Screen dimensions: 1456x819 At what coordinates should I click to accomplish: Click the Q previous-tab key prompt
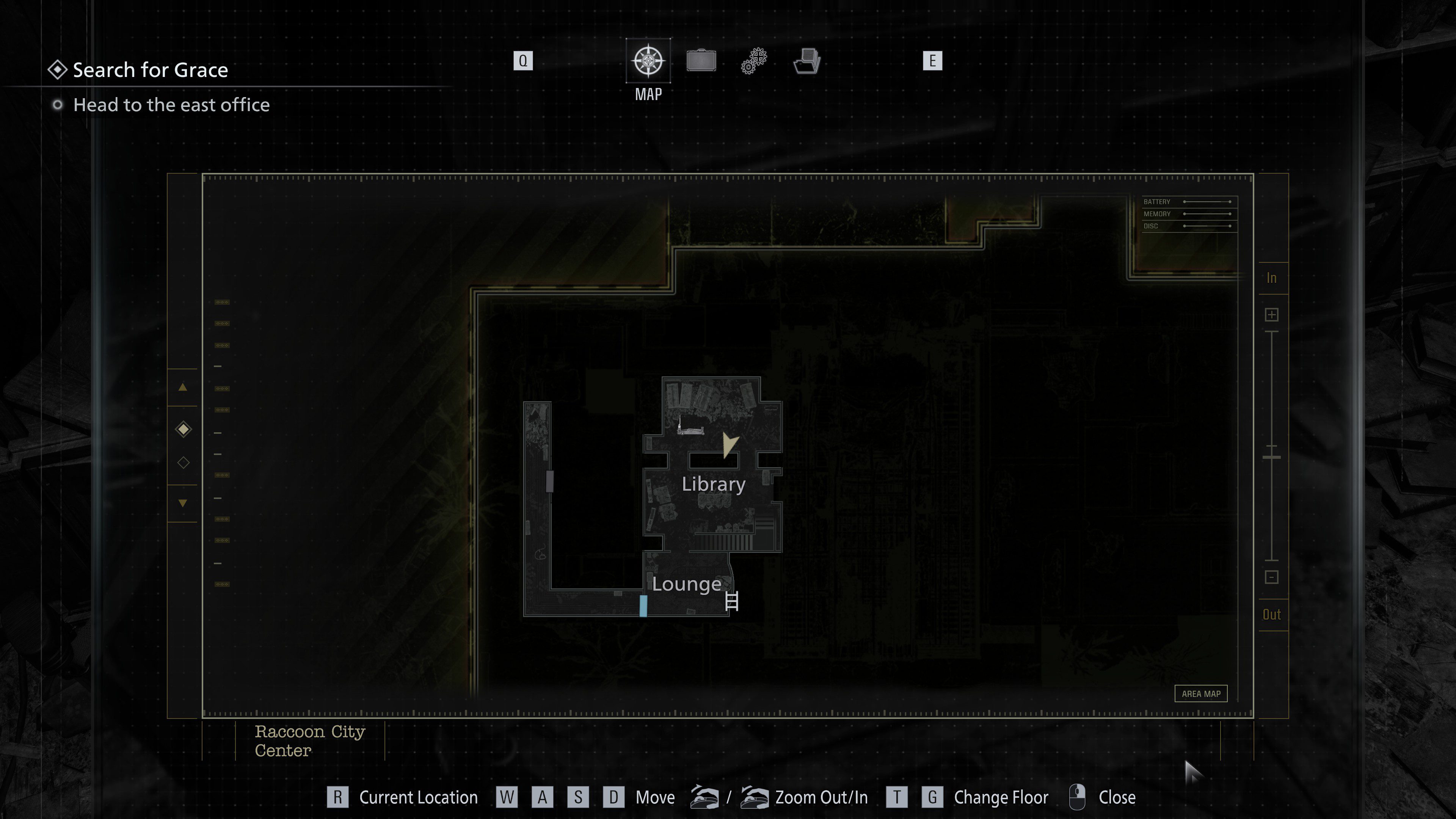click(523, 61)
